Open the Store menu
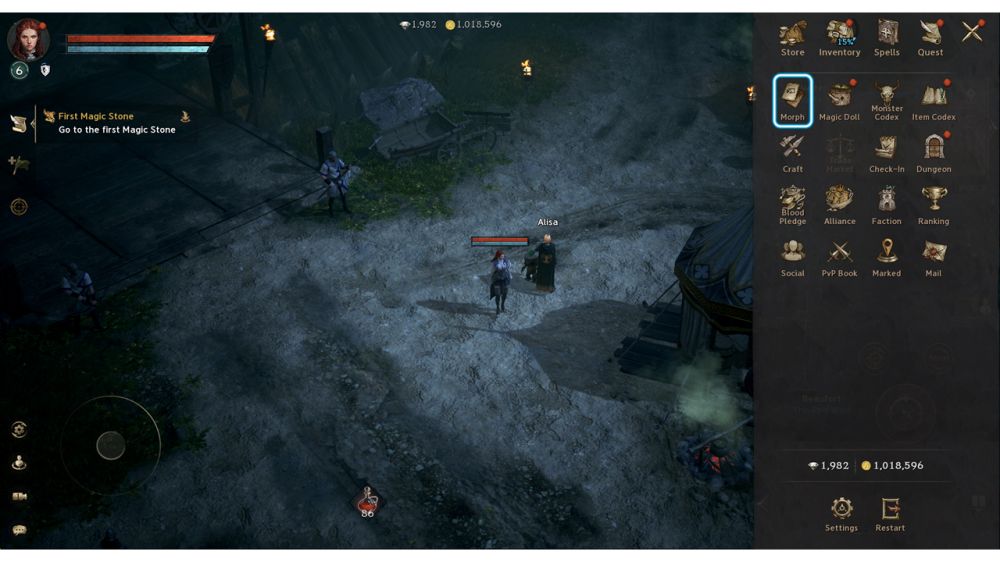 pyautogui.click(x=792, y=36)
